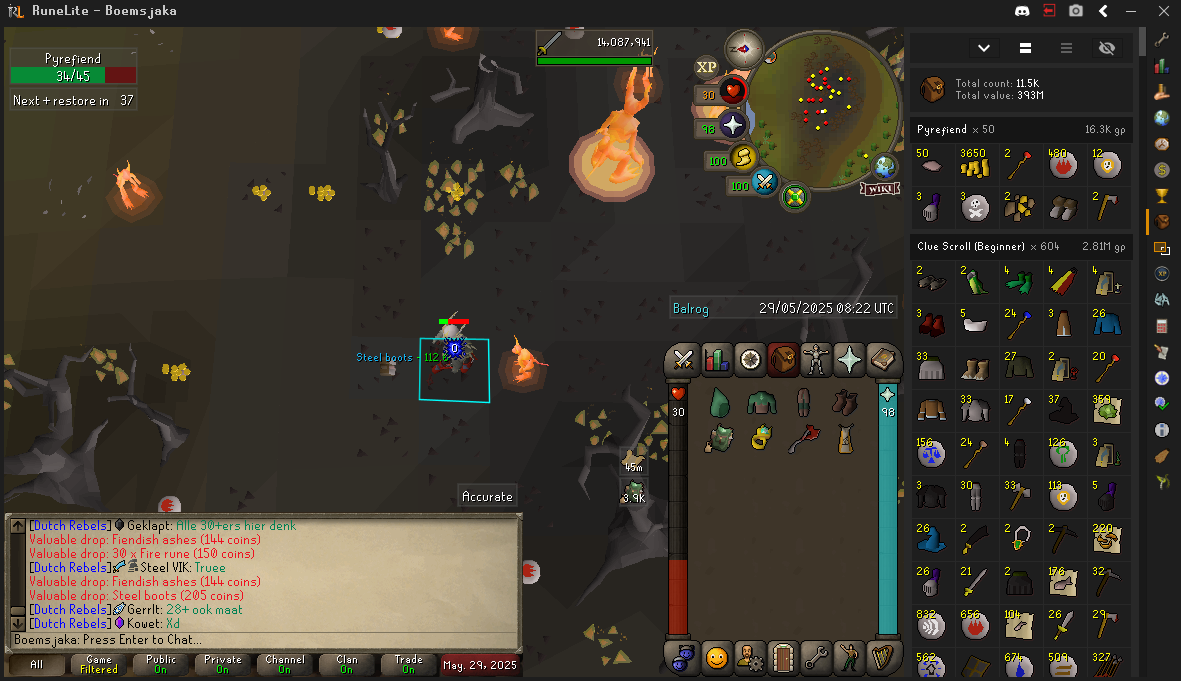This screenshot has width=1181, height=681.
Task: Open the Worn Equipment tab
Action: 816,360
